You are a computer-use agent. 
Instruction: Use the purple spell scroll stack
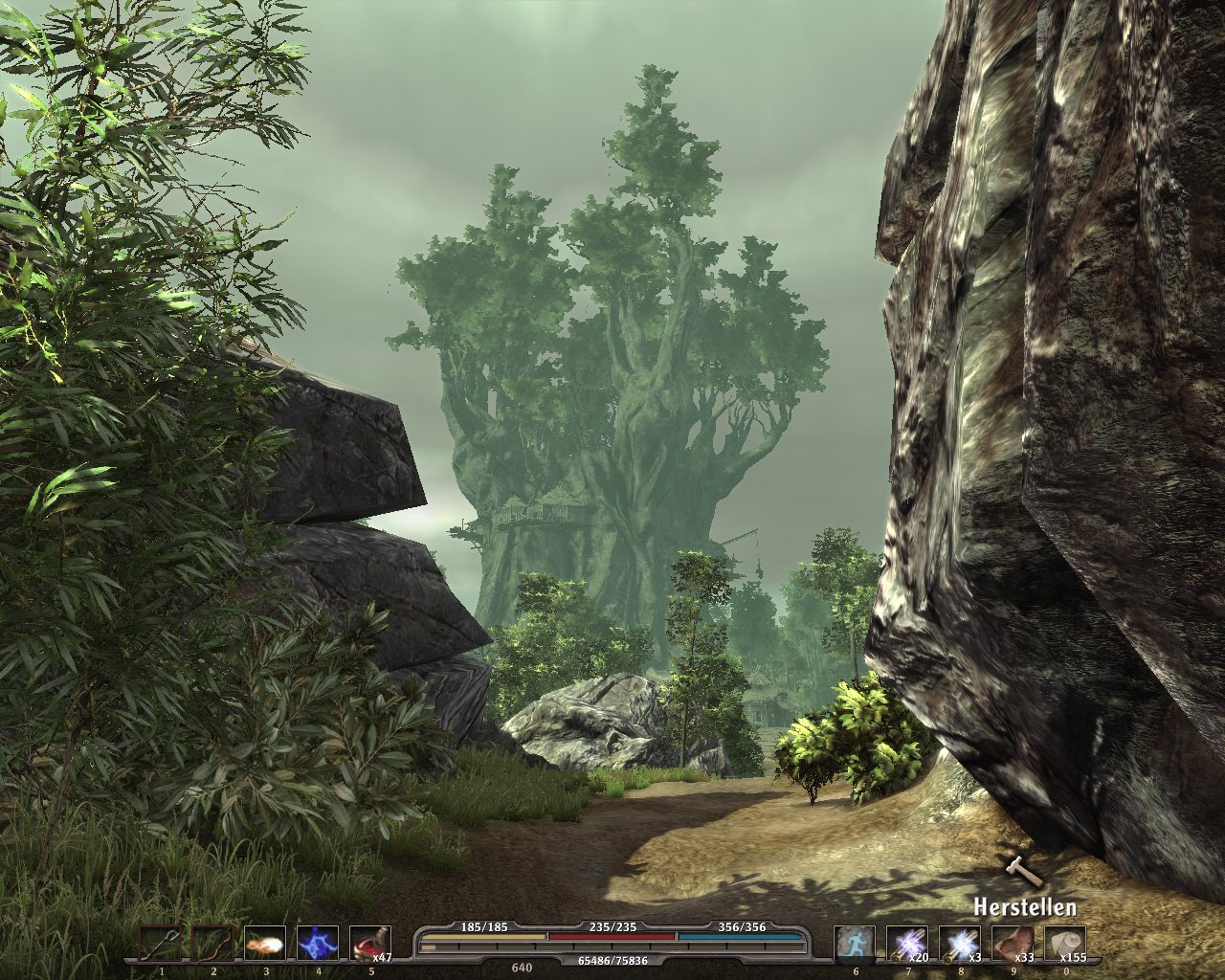tap(907, 944)
